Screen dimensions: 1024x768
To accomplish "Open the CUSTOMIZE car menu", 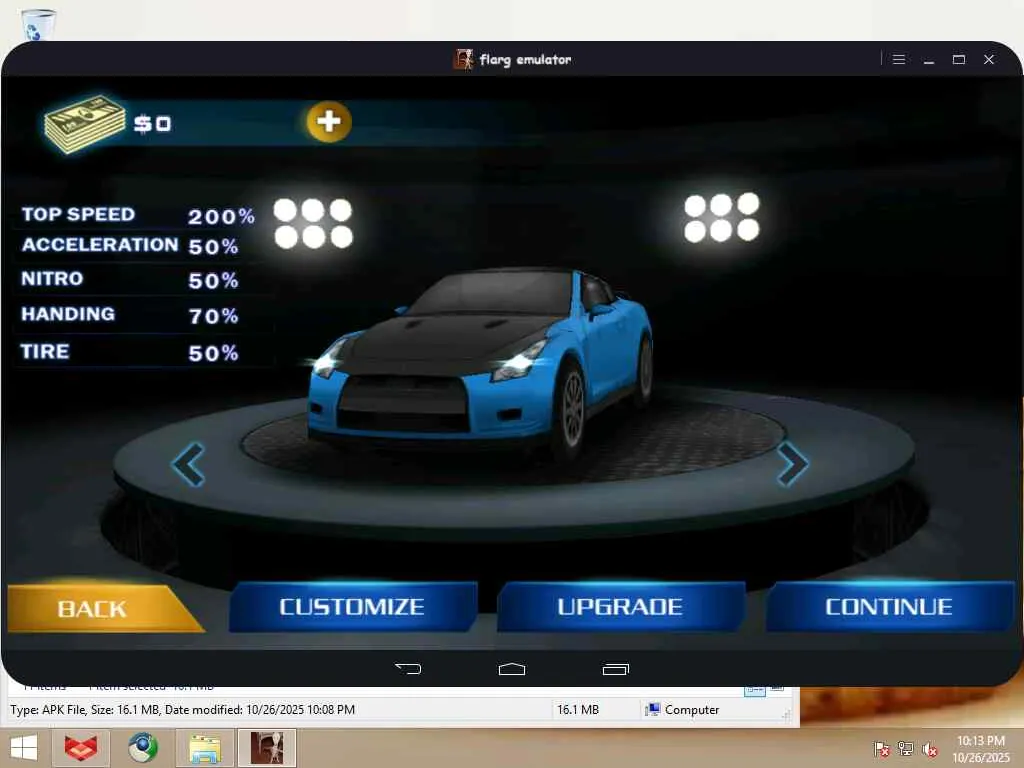I will click(x=352, y=607).
